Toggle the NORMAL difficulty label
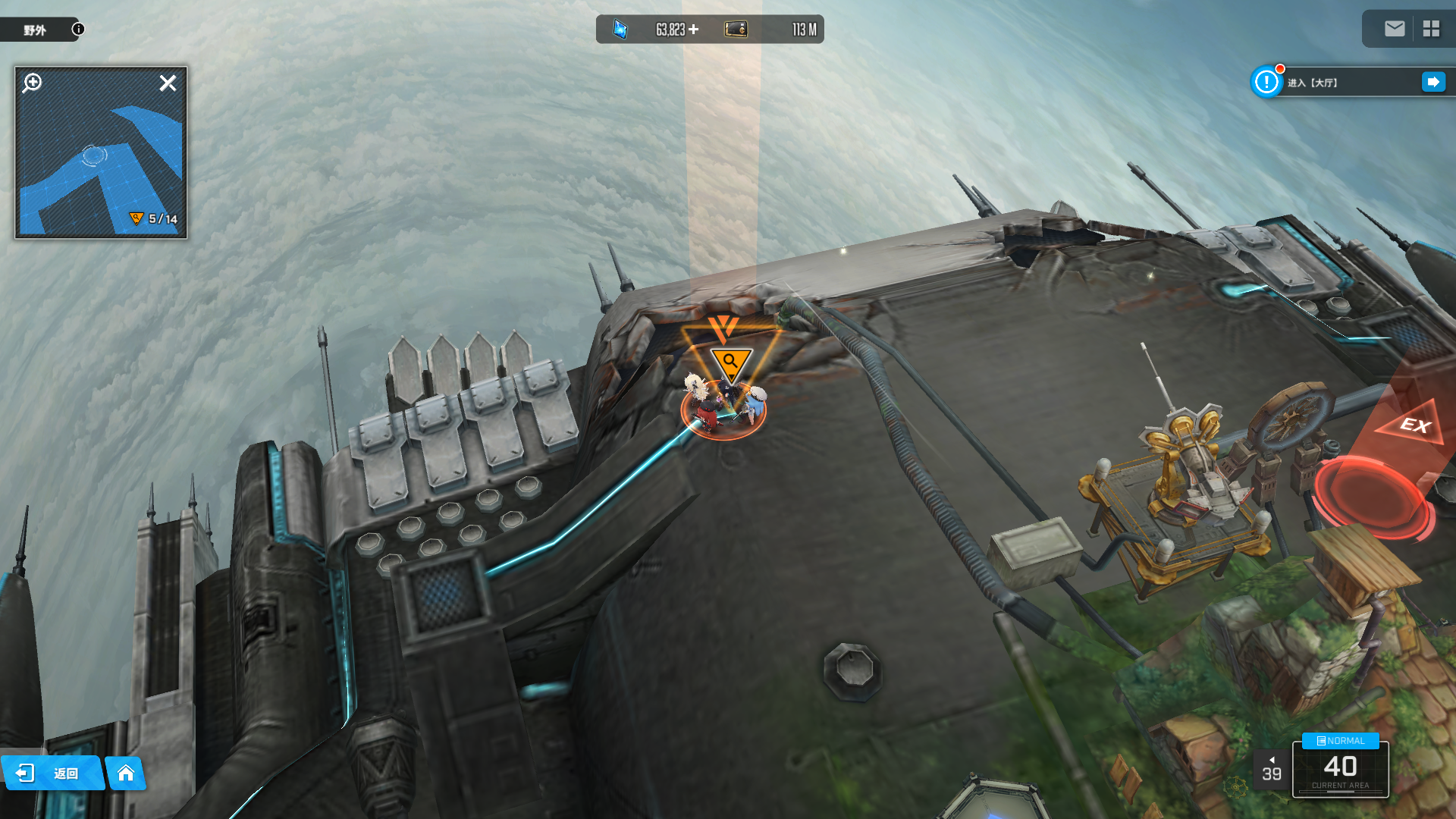The height and width of the screenshot is (819, 1456). [x=1340, y=741]
